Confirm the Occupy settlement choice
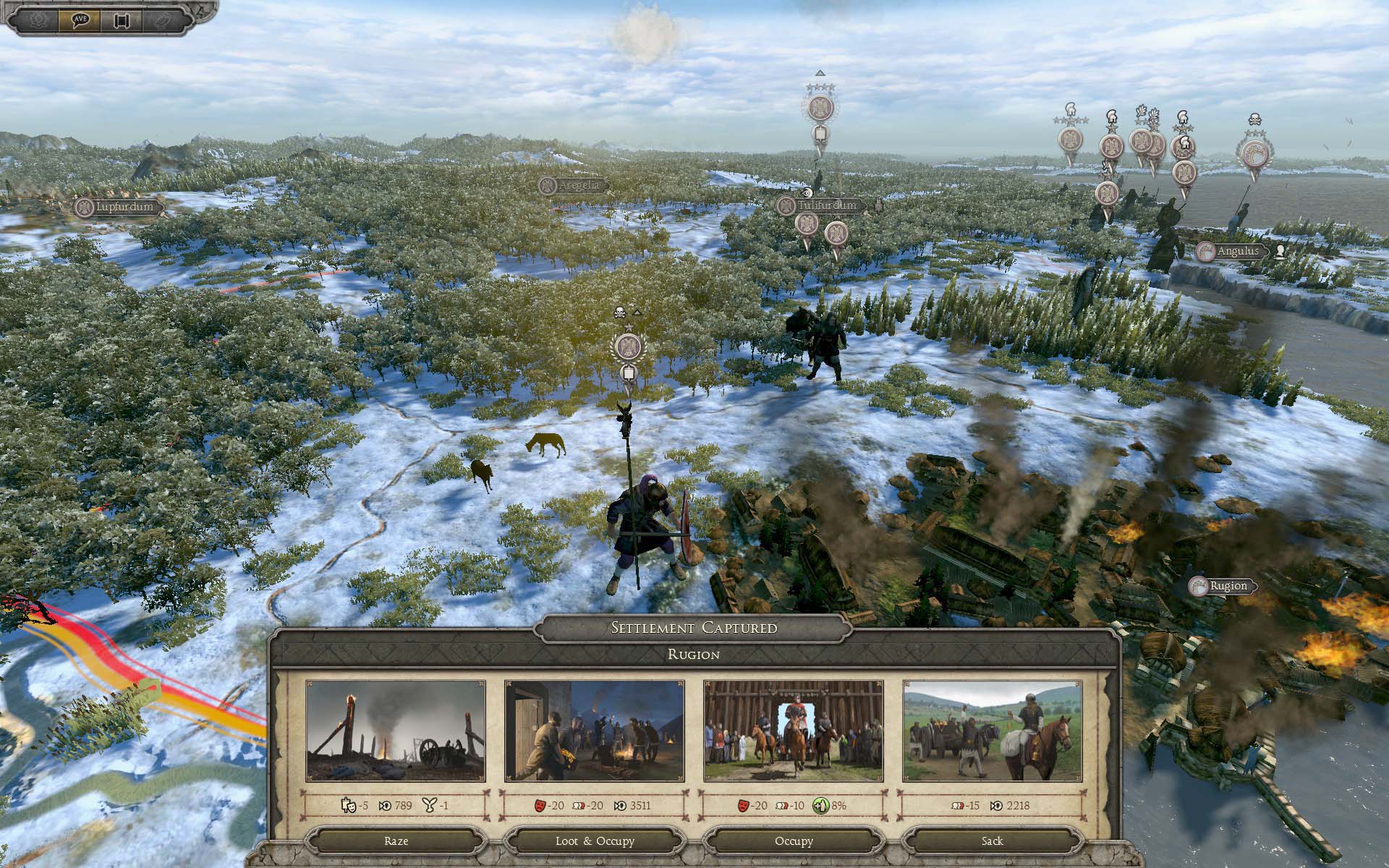The height and width of the screenshot is (868, 1389). 794,841
